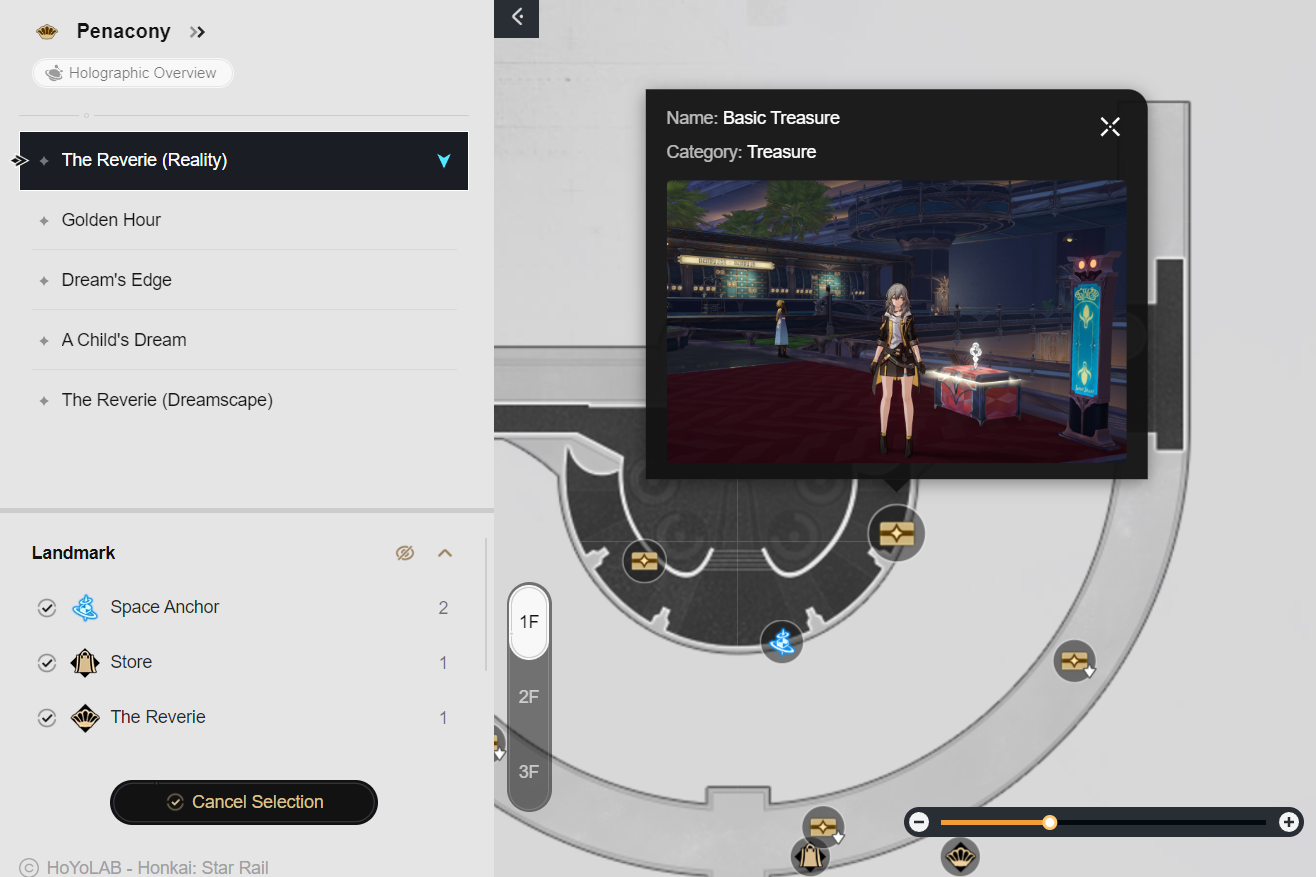Collapse the map panel using the left arrow chevron
This screenshot has width=1316, height=877.
pos(516,19)
